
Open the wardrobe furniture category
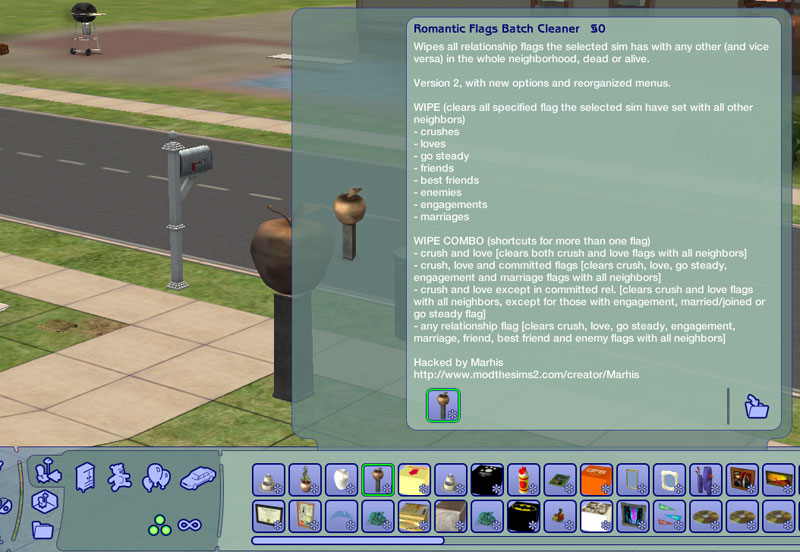pyautogui.click(x=87, y=476)
